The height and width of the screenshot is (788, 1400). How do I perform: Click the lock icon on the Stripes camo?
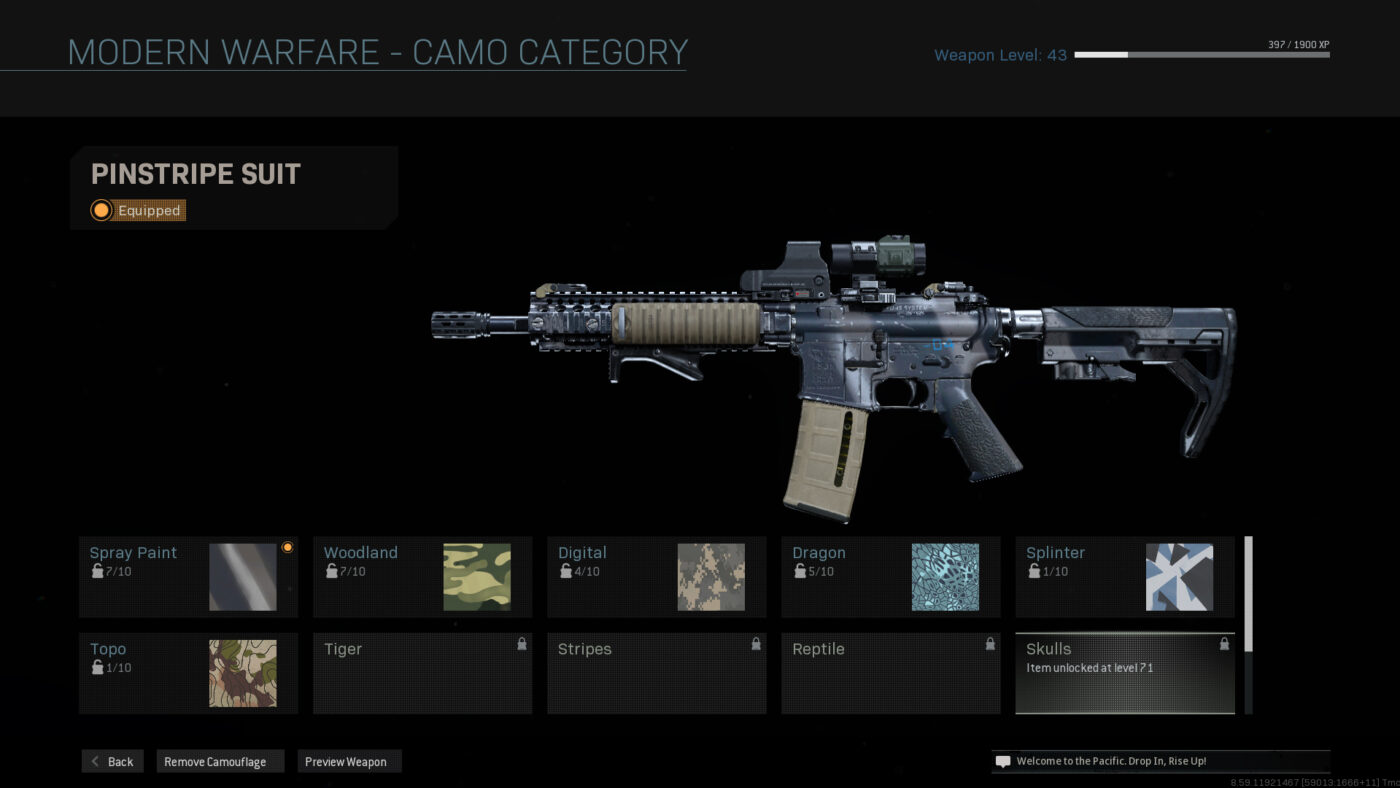pos(755,645)
